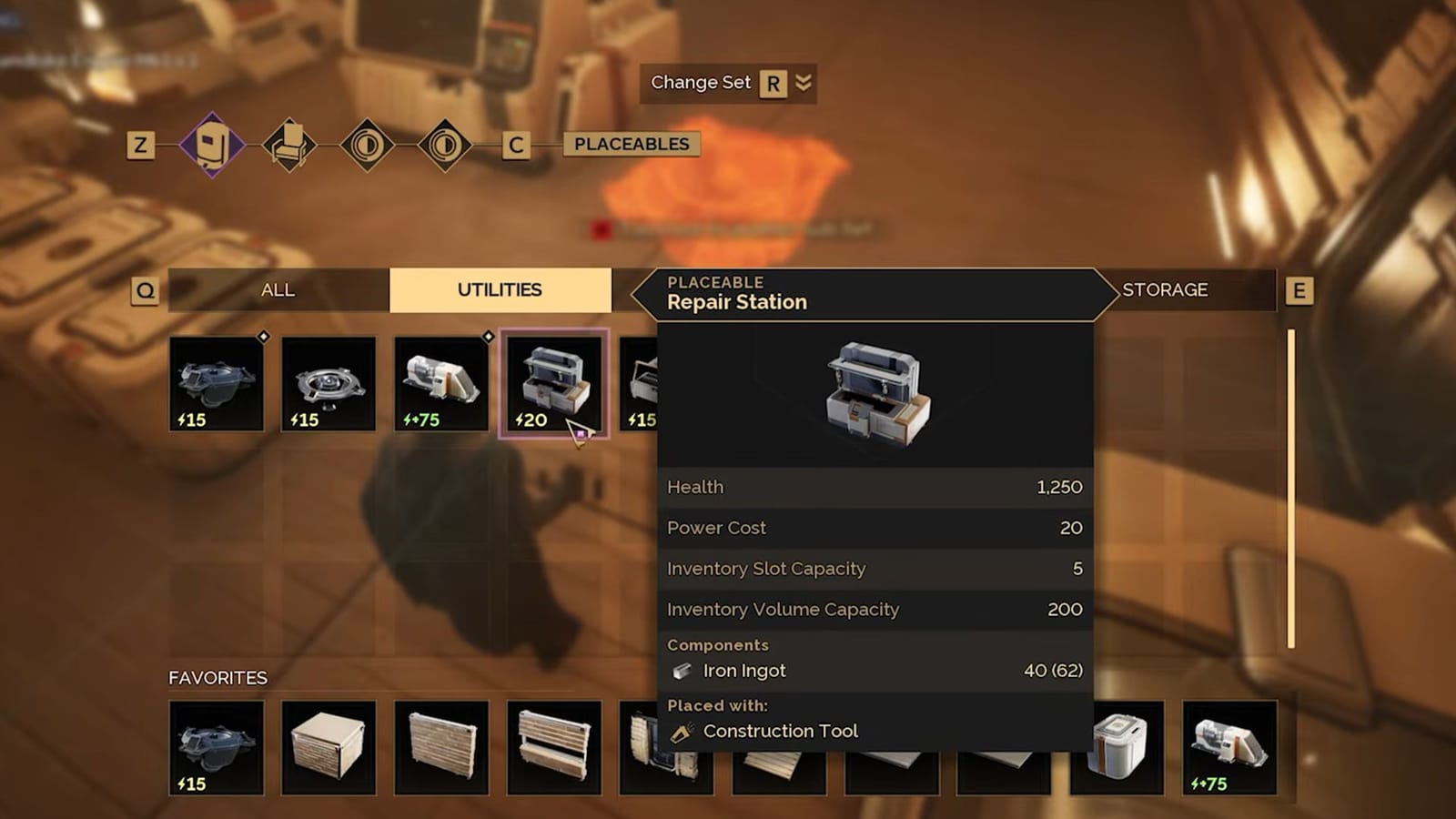Click the Construction Tool icon in the tooltip

(681, 730)
